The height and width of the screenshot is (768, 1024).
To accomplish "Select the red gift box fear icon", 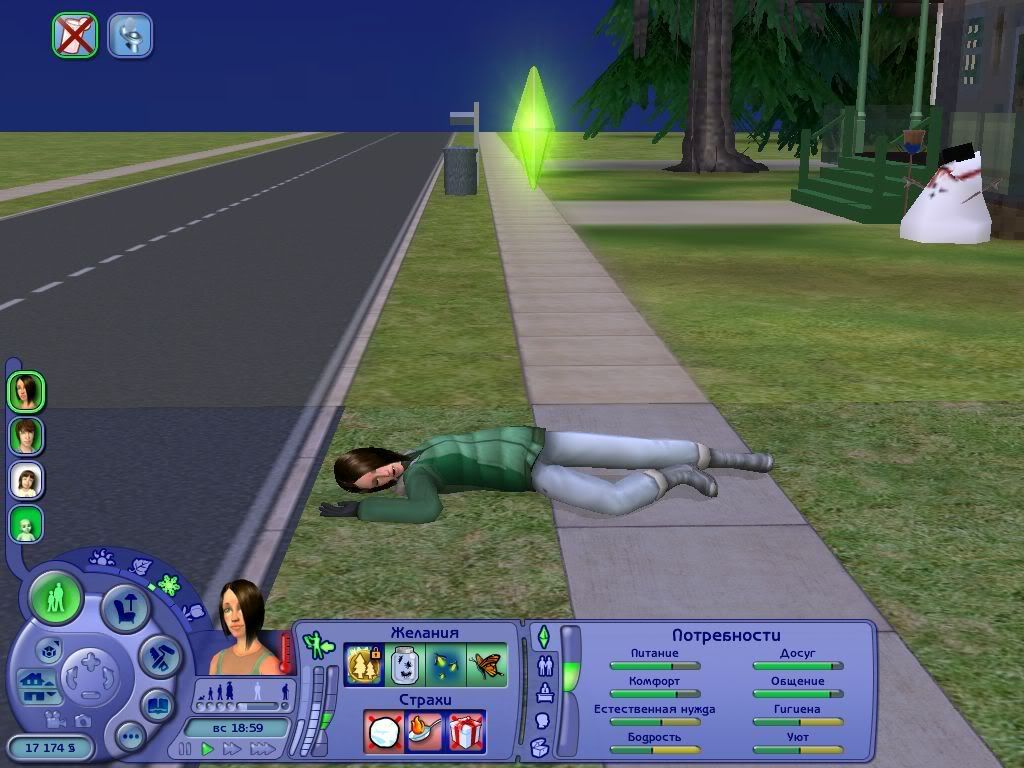I will click(x=465, y=731).
